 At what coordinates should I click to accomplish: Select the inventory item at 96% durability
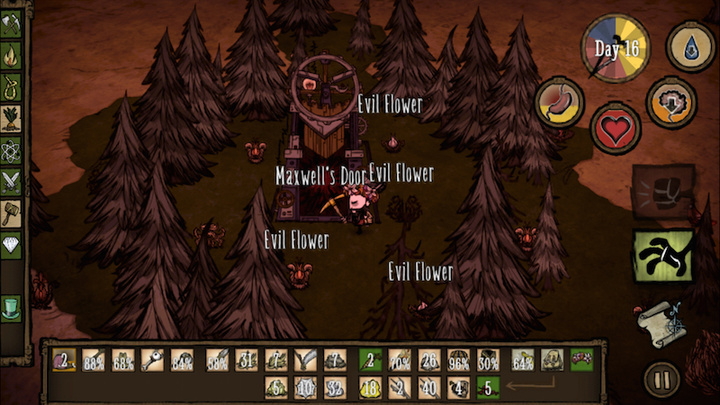click(x=459, y=359)
